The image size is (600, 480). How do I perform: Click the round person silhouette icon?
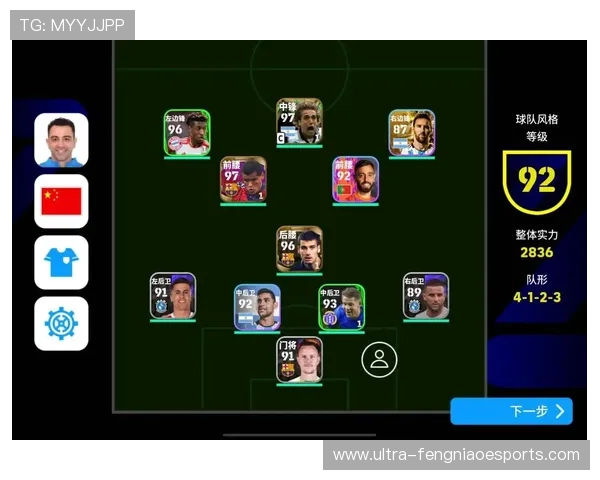pos(379,360)
